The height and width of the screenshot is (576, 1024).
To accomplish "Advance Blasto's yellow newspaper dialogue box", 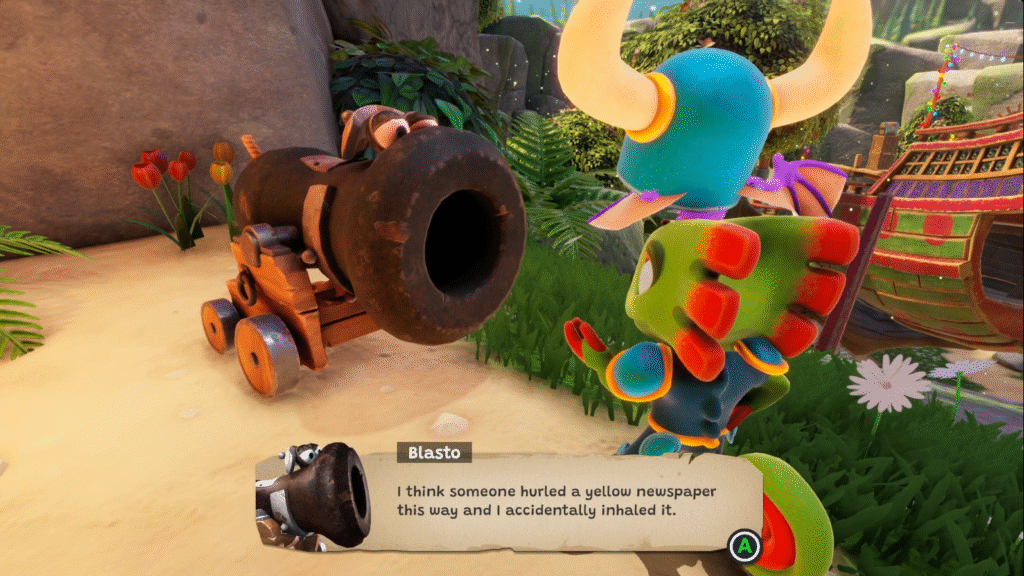I will (x=743, y=546).
